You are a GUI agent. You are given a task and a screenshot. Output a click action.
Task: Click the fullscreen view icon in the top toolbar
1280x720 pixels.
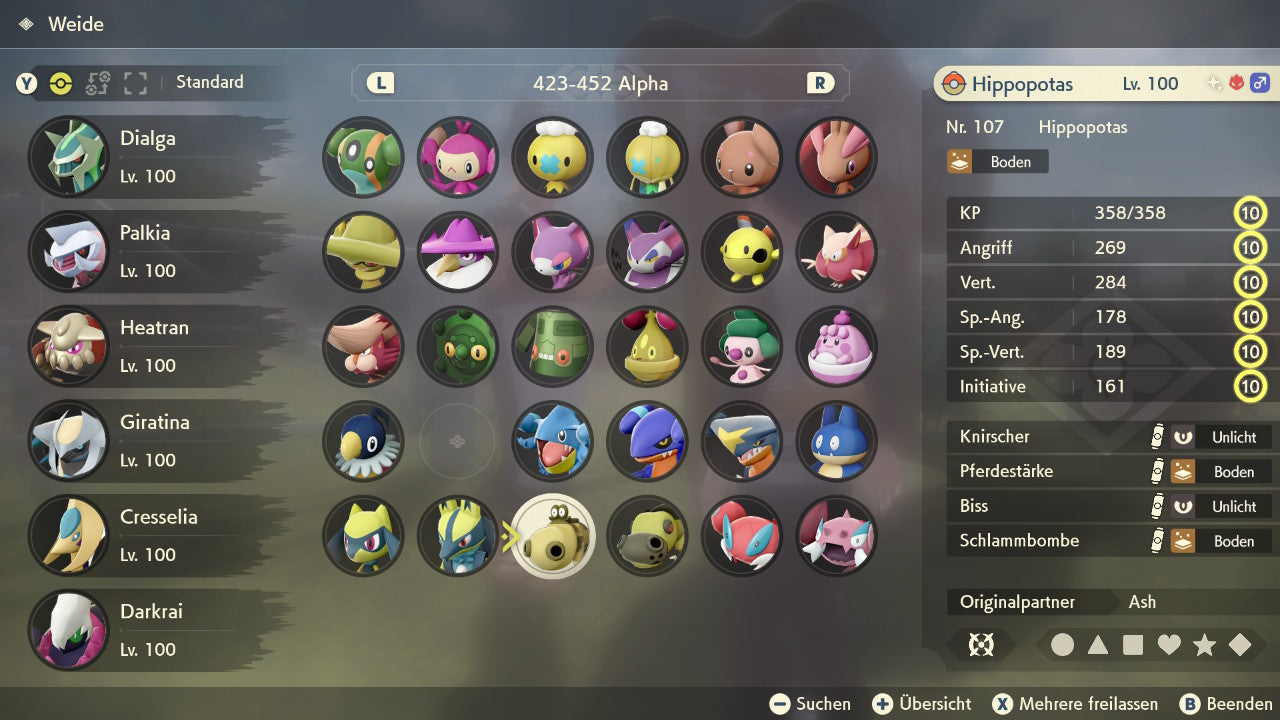click(135, 84)
